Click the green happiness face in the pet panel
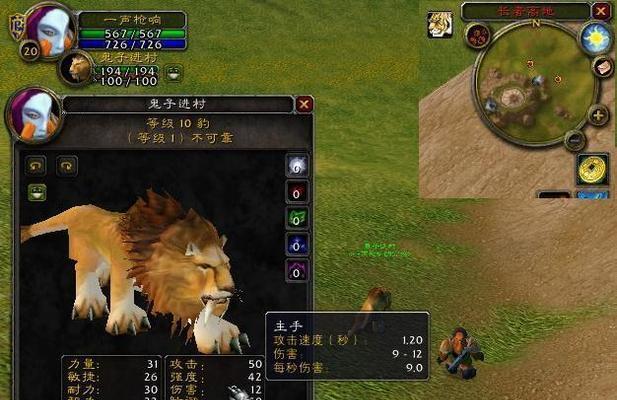The image size is (617, 400). click(37, 191)
